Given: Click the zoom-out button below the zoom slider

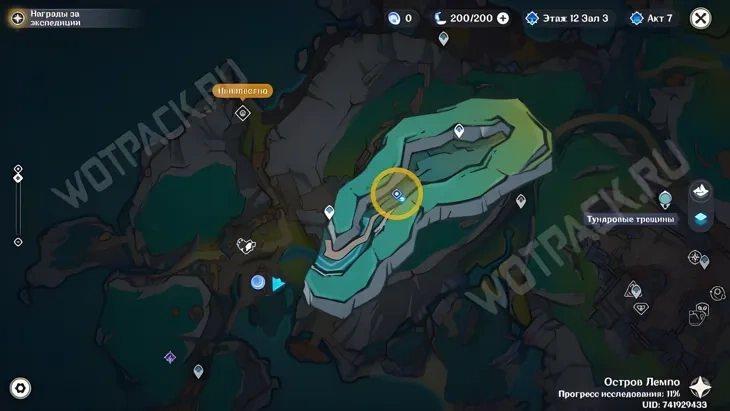Looking at the screenshot, I should [x=18, y=242].
